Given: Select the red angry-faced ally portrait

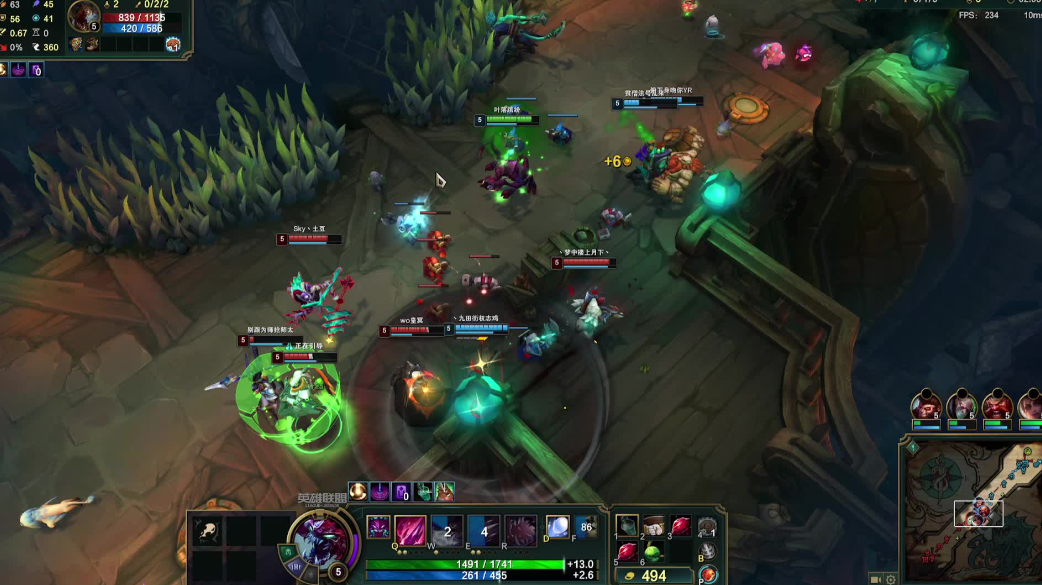Looking at the screenshot, I should (x=997, y=406).
